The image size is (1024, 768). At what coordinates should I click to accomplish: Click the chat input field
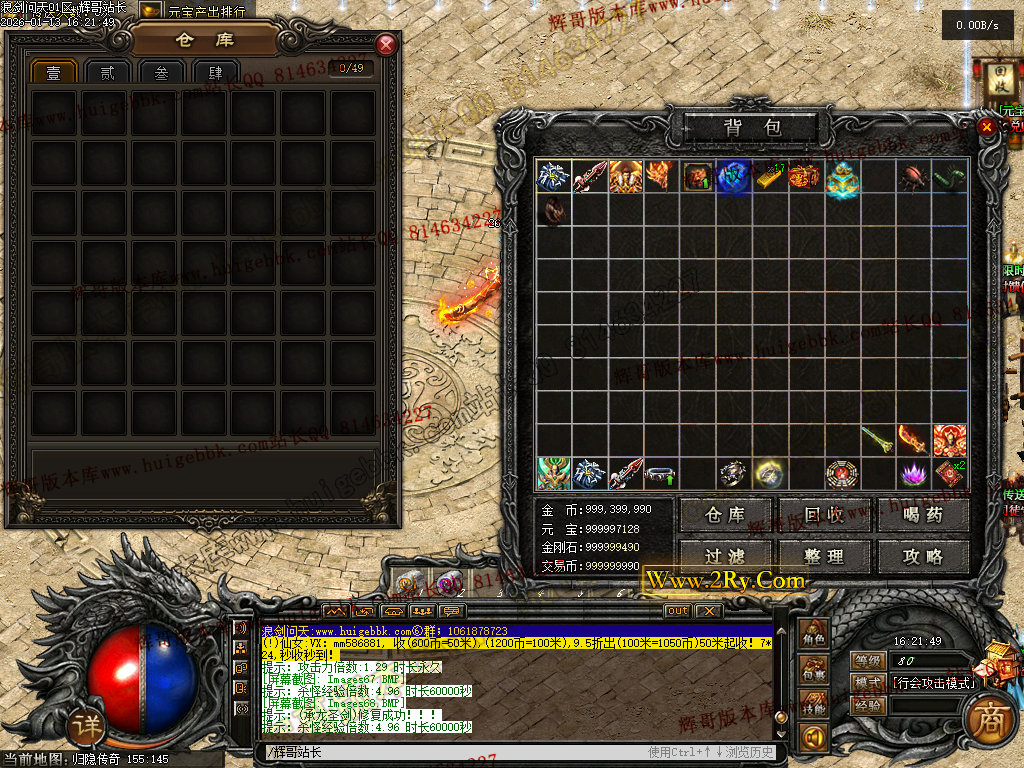pos(450,752)
